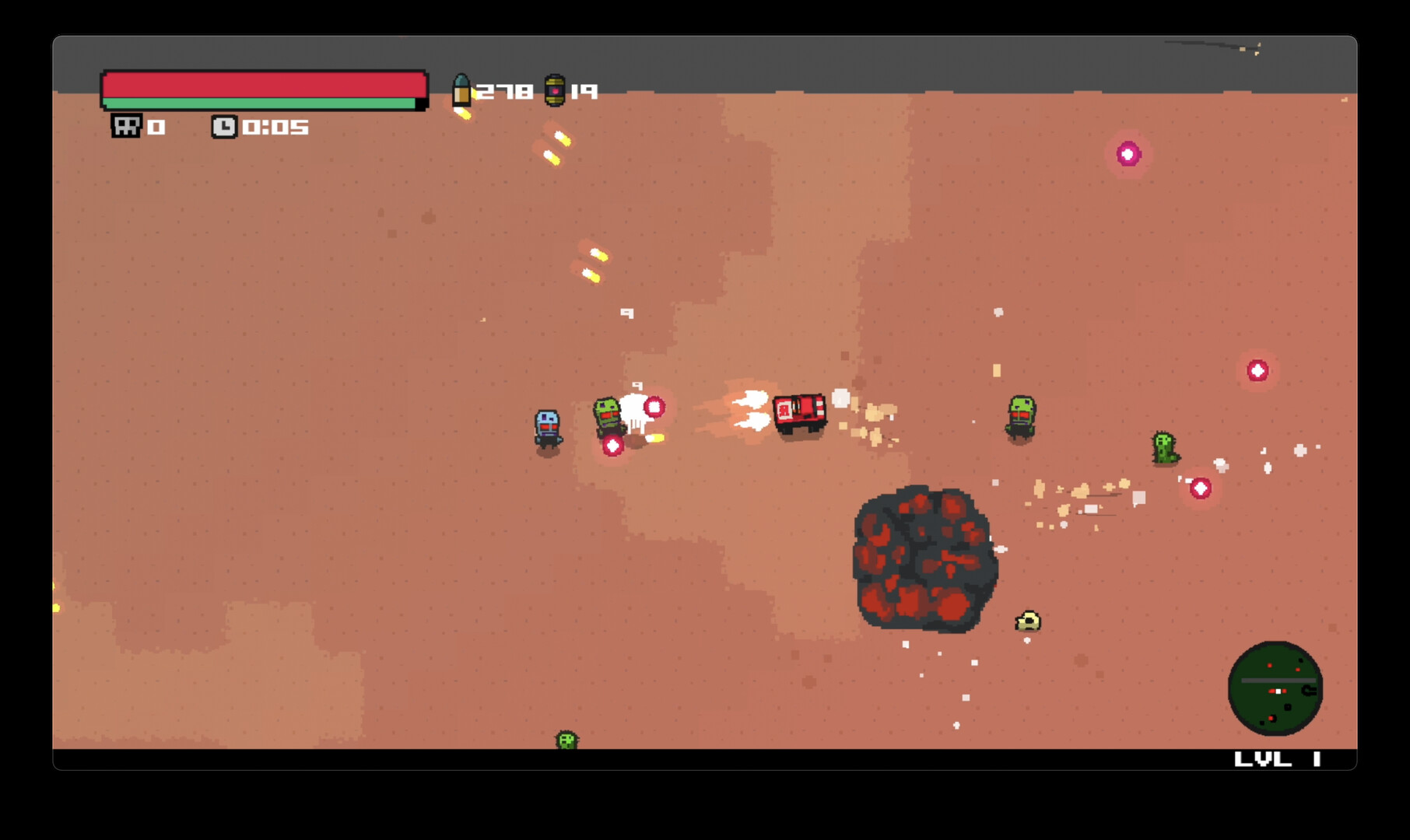Click the grenade canister icon showing 19
Image resolution: width=1410 pixels, height=840 pixels.
556,90
